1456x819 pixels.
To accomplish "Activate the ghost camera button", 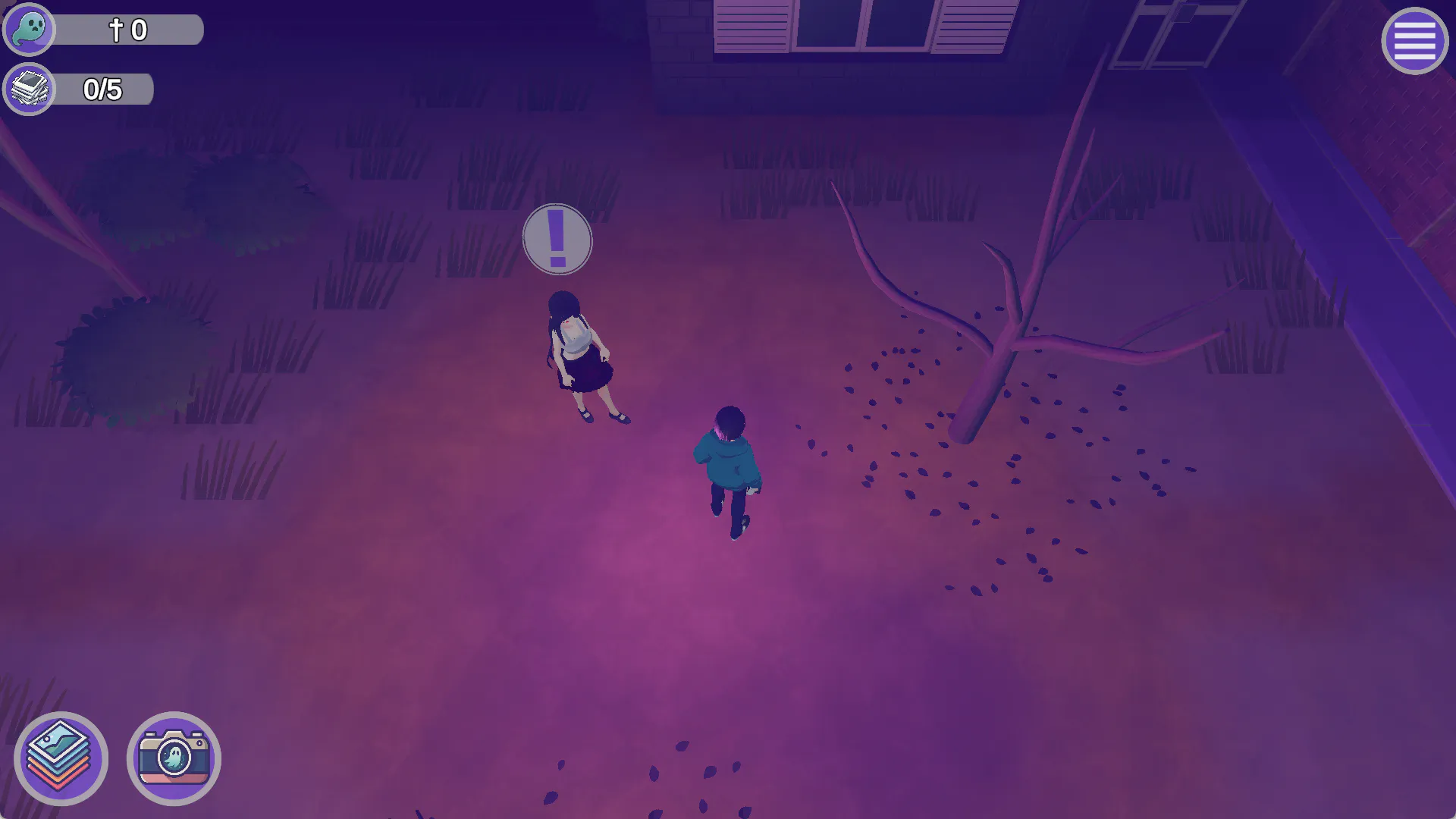I will (174, 758).
